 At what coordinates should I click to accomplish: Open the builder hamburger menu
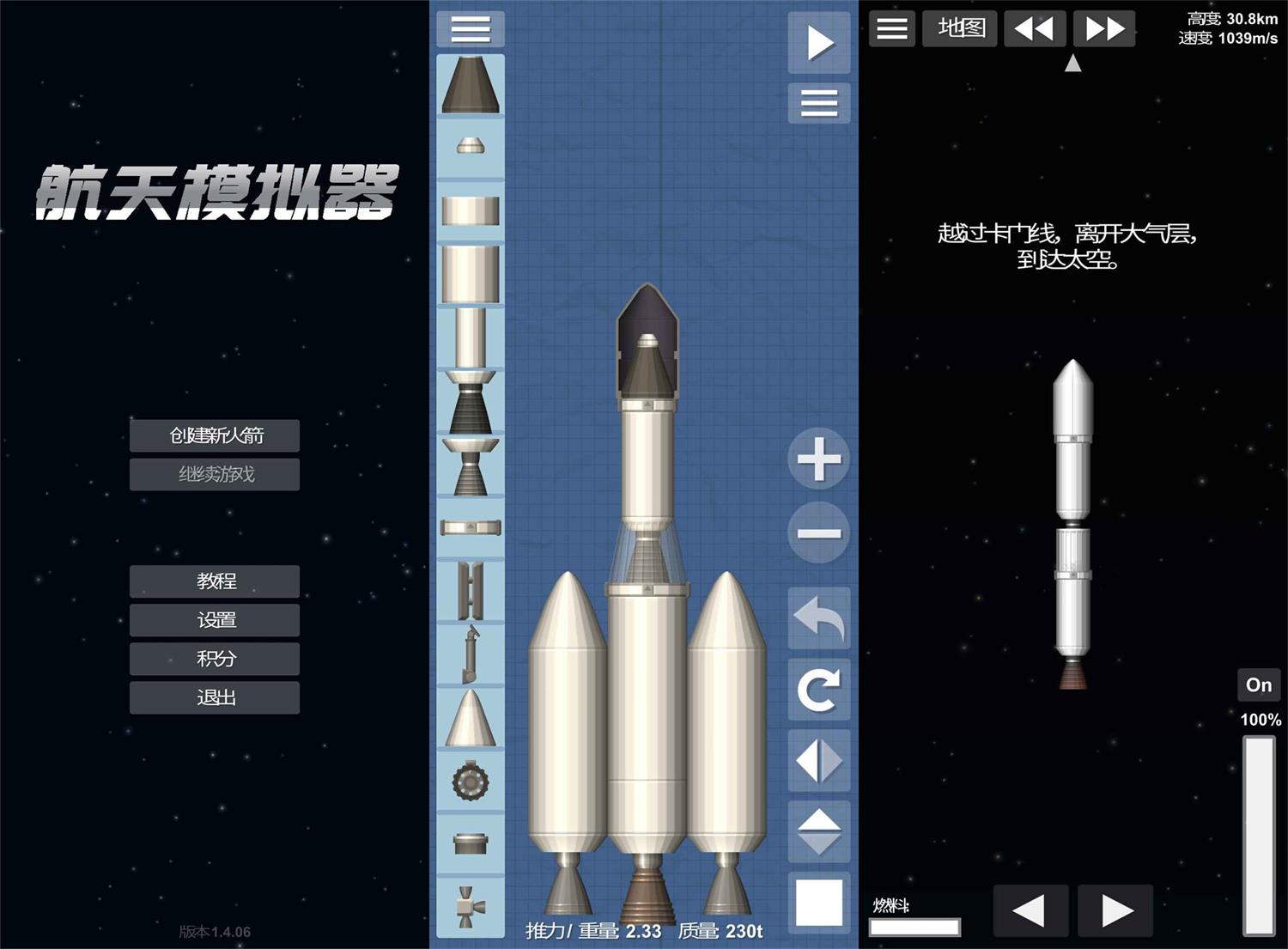(470, 29)
